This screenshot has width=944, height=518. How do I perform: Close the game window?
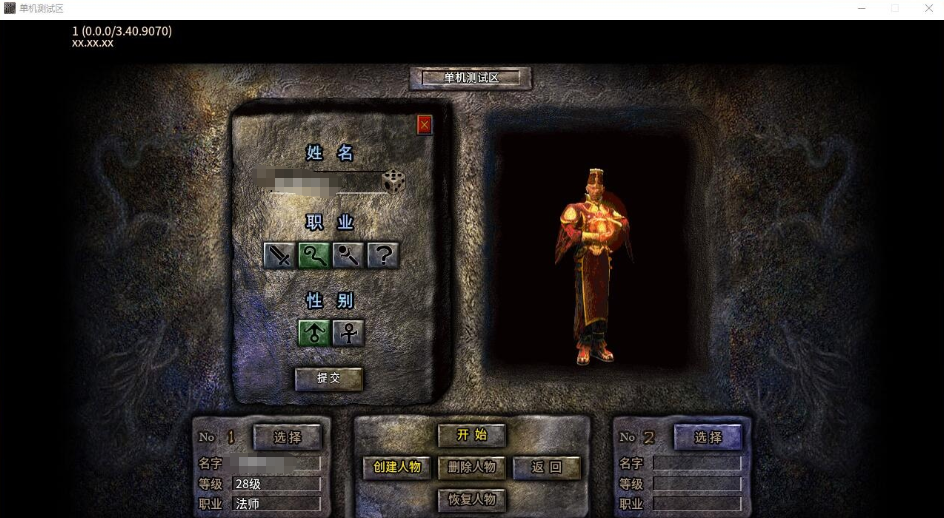click(928, 8)
